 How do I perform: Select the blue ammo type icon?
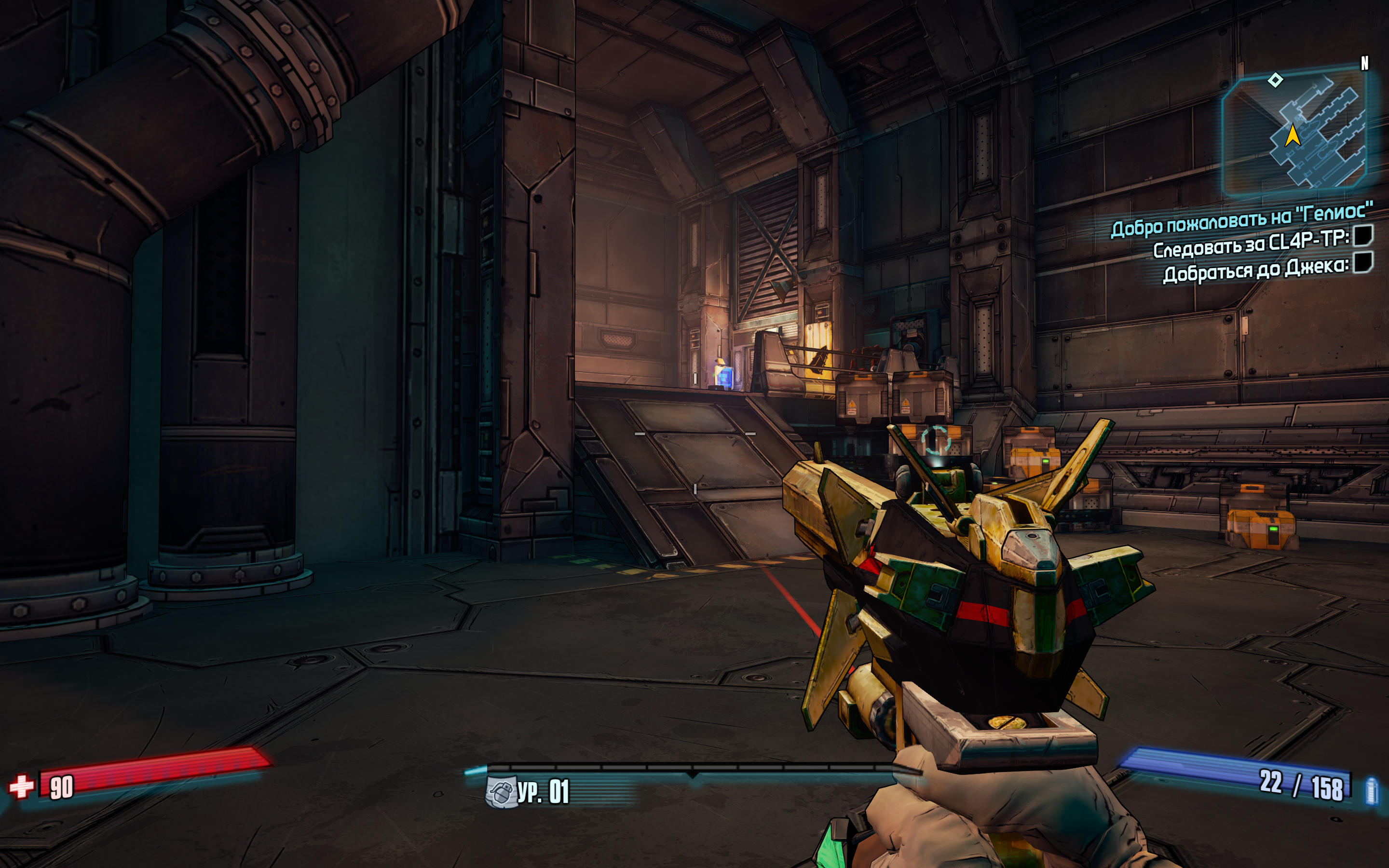click(x=1372, y=791)
